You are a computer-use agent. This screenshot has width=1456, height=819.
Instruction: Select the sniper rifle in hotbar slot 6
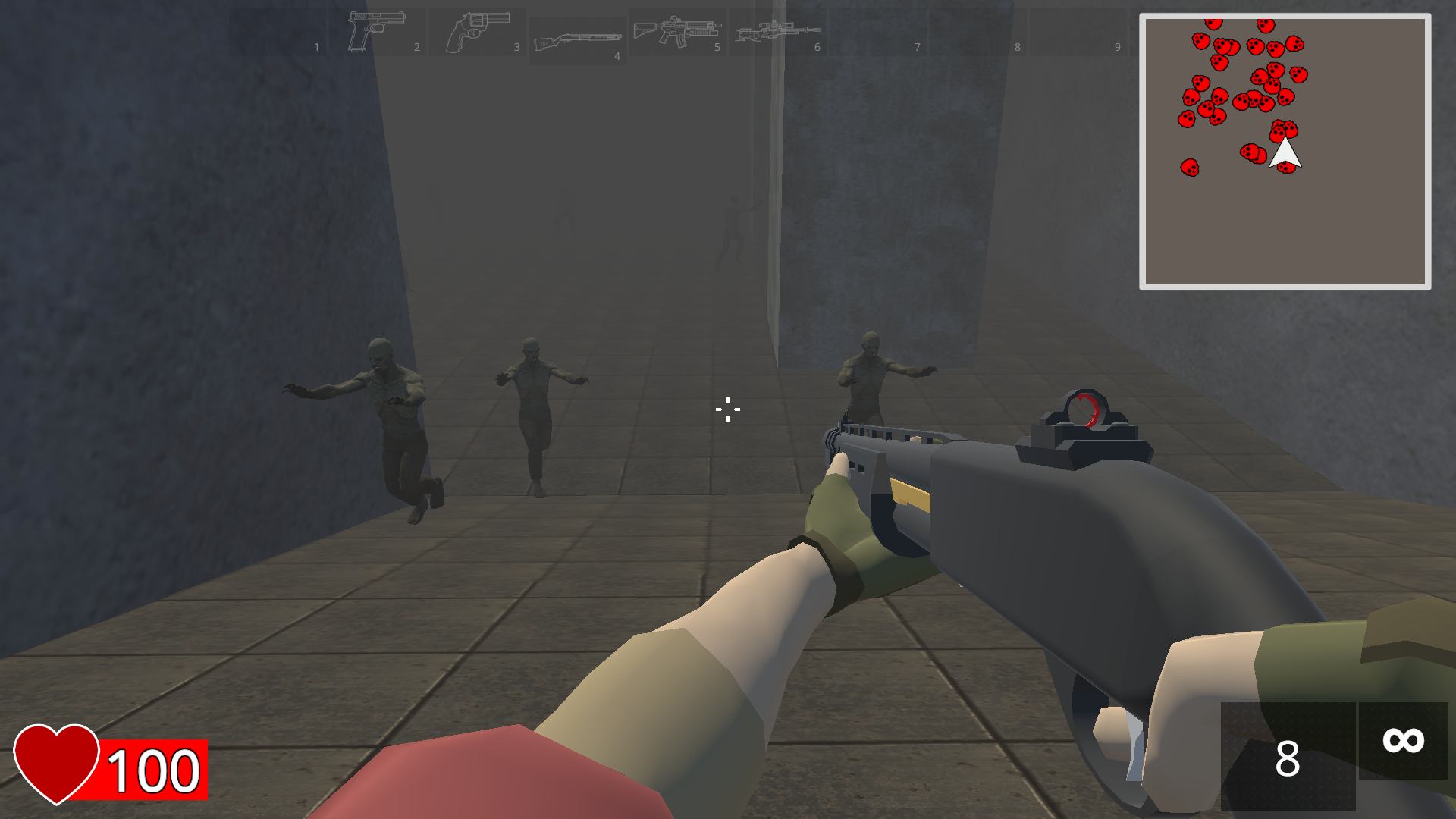pos(777,30)
